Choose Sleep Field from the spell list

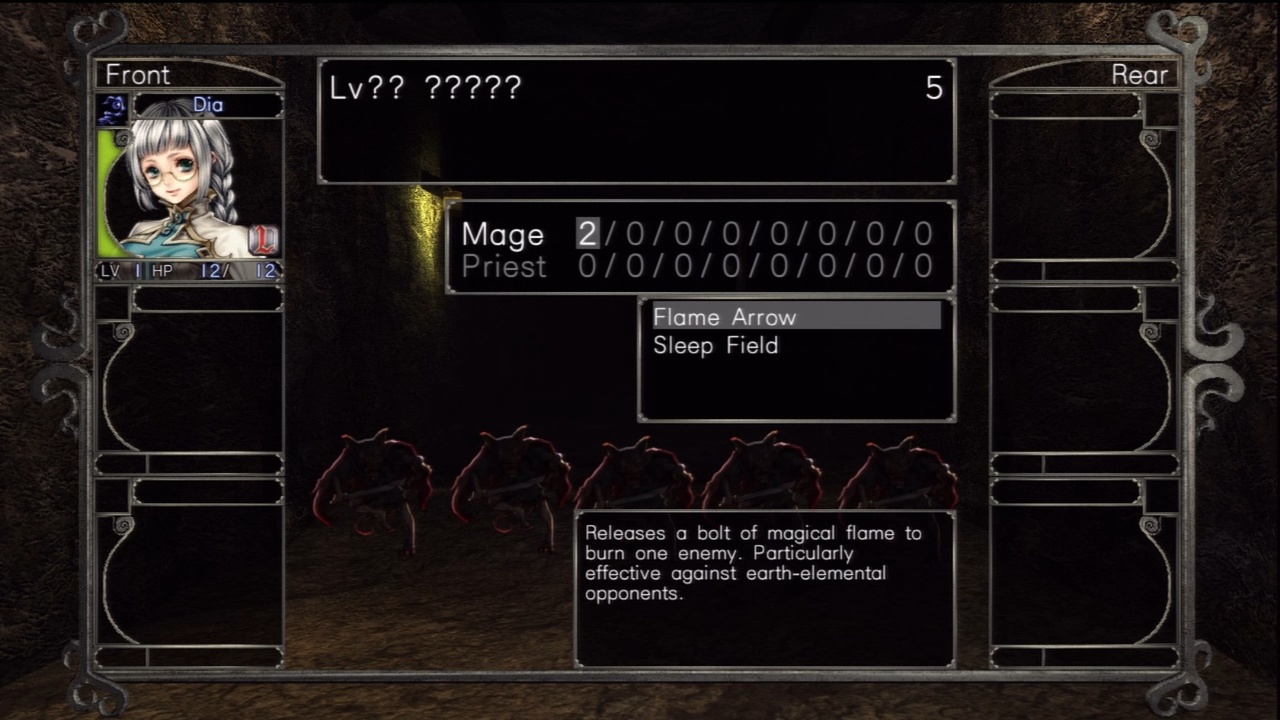[716, 345]
